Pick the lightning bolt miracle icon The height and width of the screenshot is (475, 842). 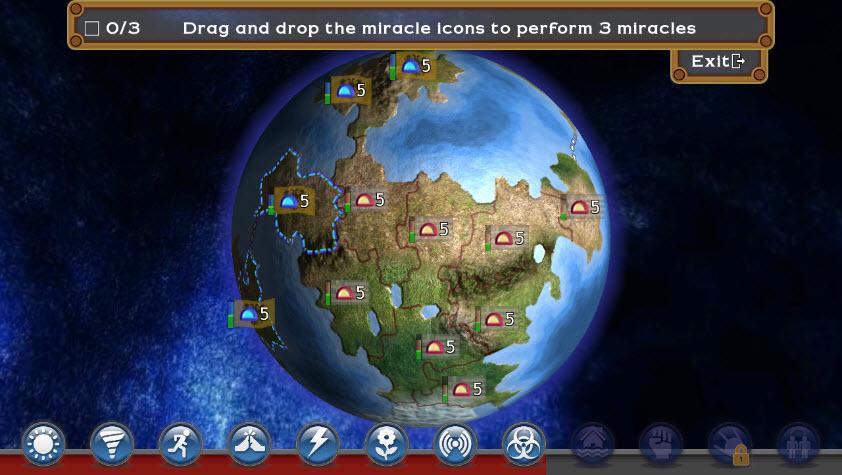[x=318, y=443]
